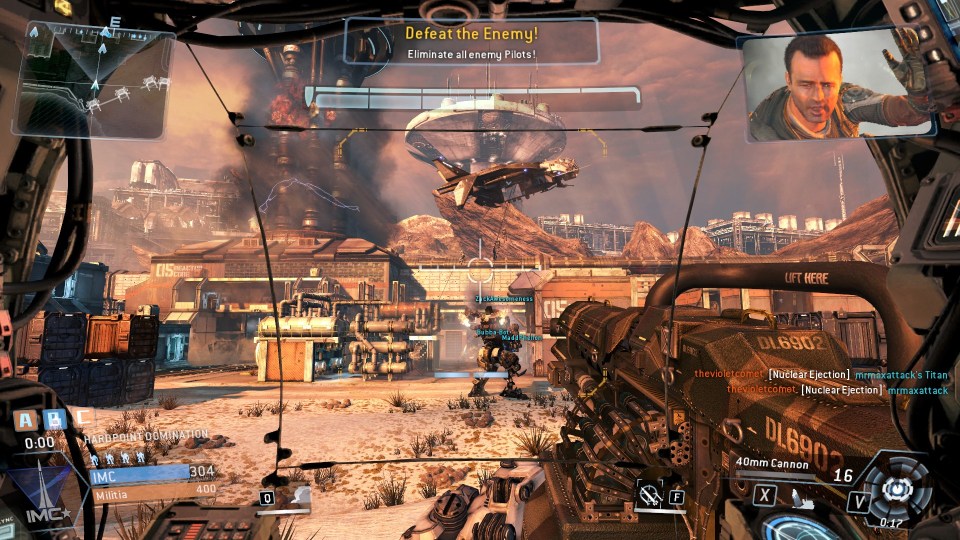
Task: Activate the Titan core ability dial
Action: [x=897, y=489]
